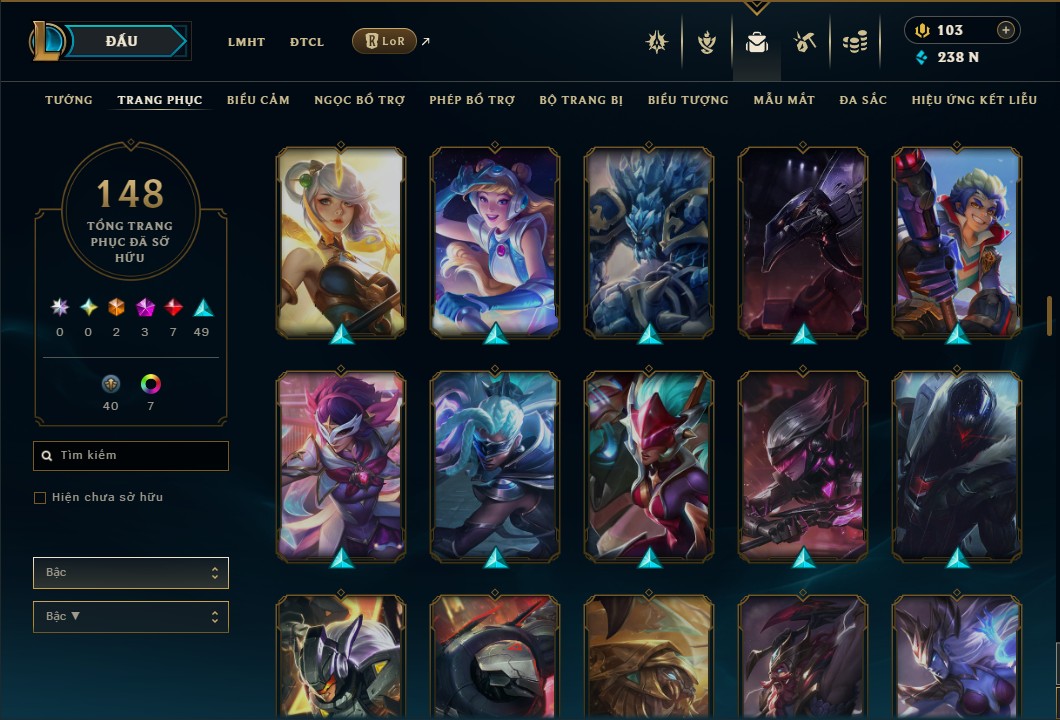Viewport: 1060px width, 720px height.
Task: Open the stacked coins store icon
Action: point(854,42)
